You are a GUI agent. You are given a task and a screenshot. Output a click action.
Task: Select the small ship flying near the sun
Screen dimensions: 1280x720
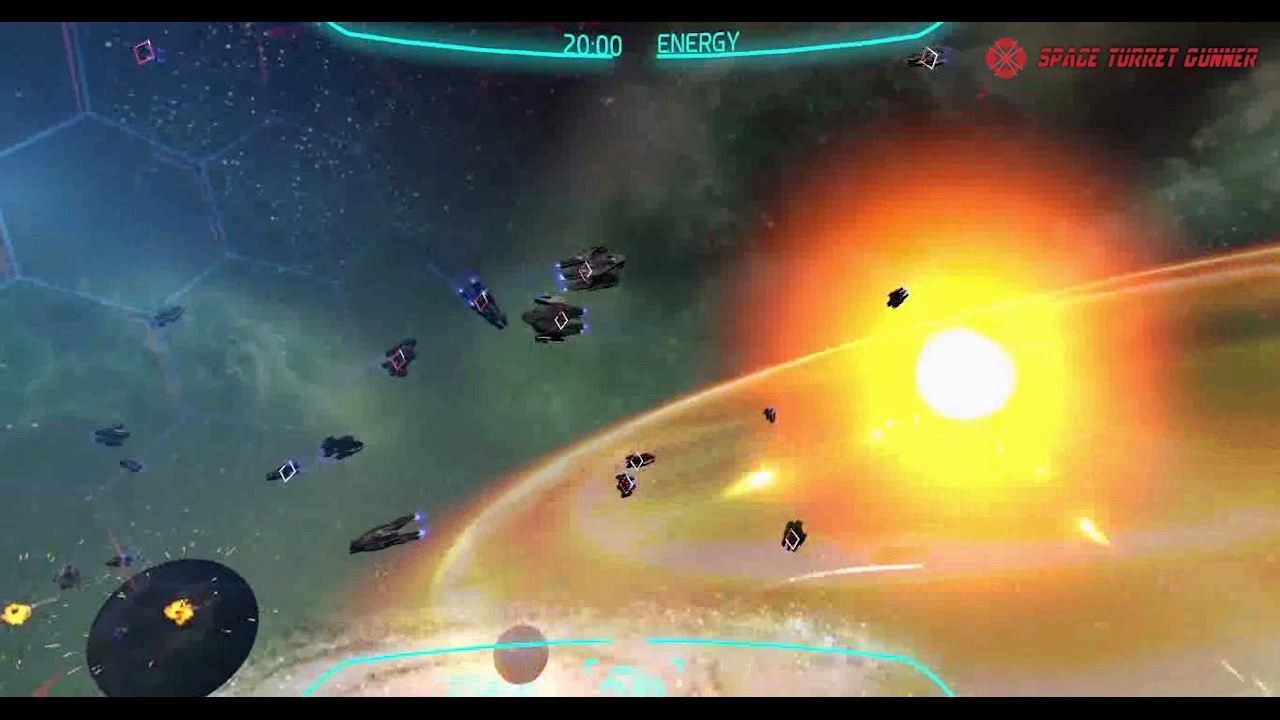pos(899,297)
